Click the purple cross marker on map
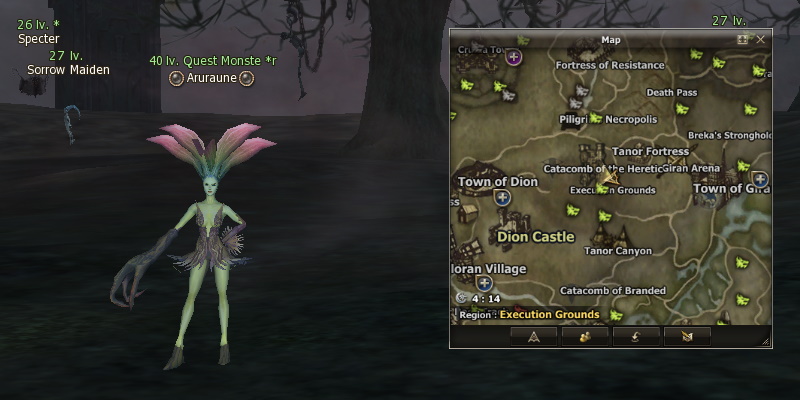Viewport: 800px width, 400px height. [x=514, y=57]
